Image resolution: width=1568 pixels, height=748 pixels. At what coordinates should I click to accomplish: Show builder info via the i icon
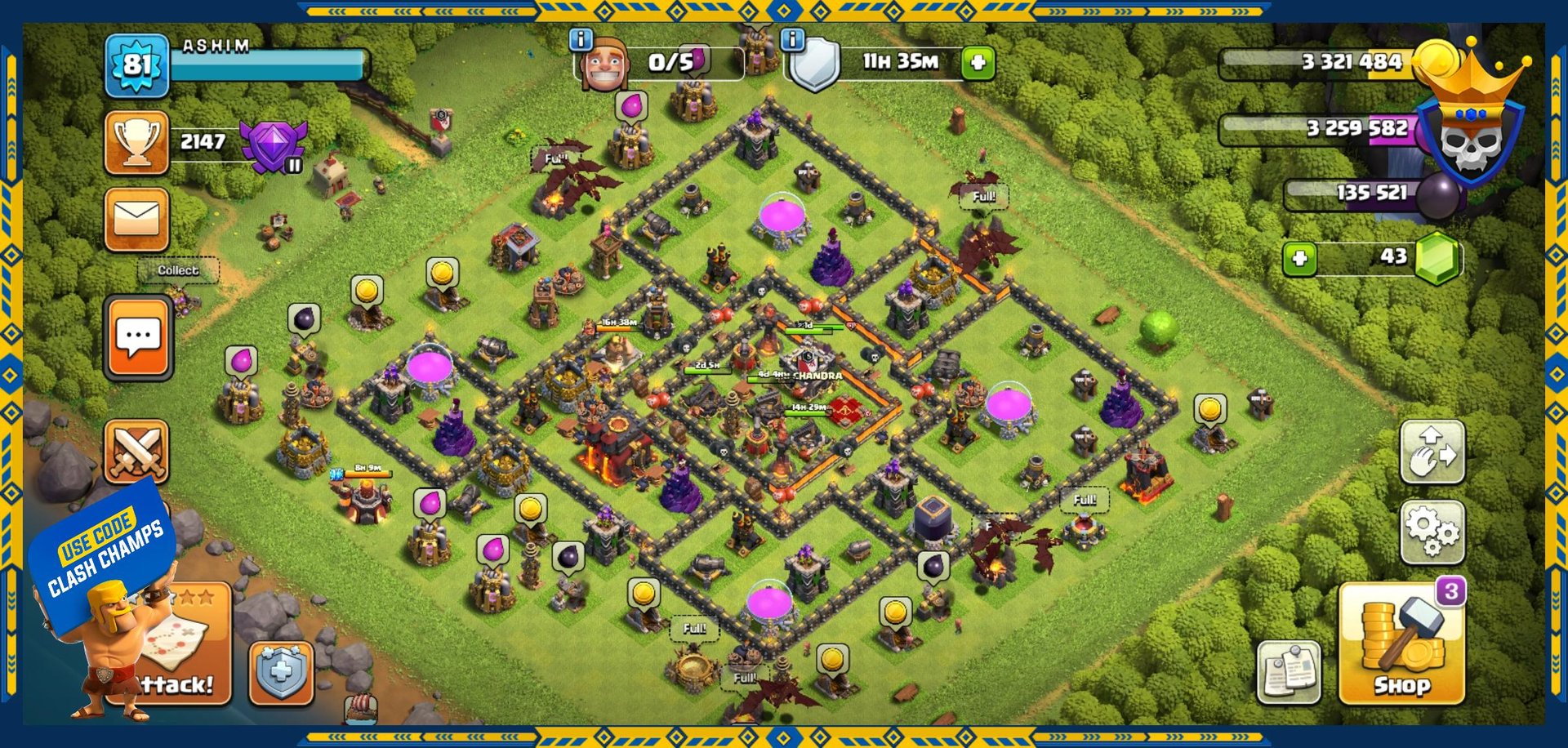pyautogui.click(x=581, y=38)
